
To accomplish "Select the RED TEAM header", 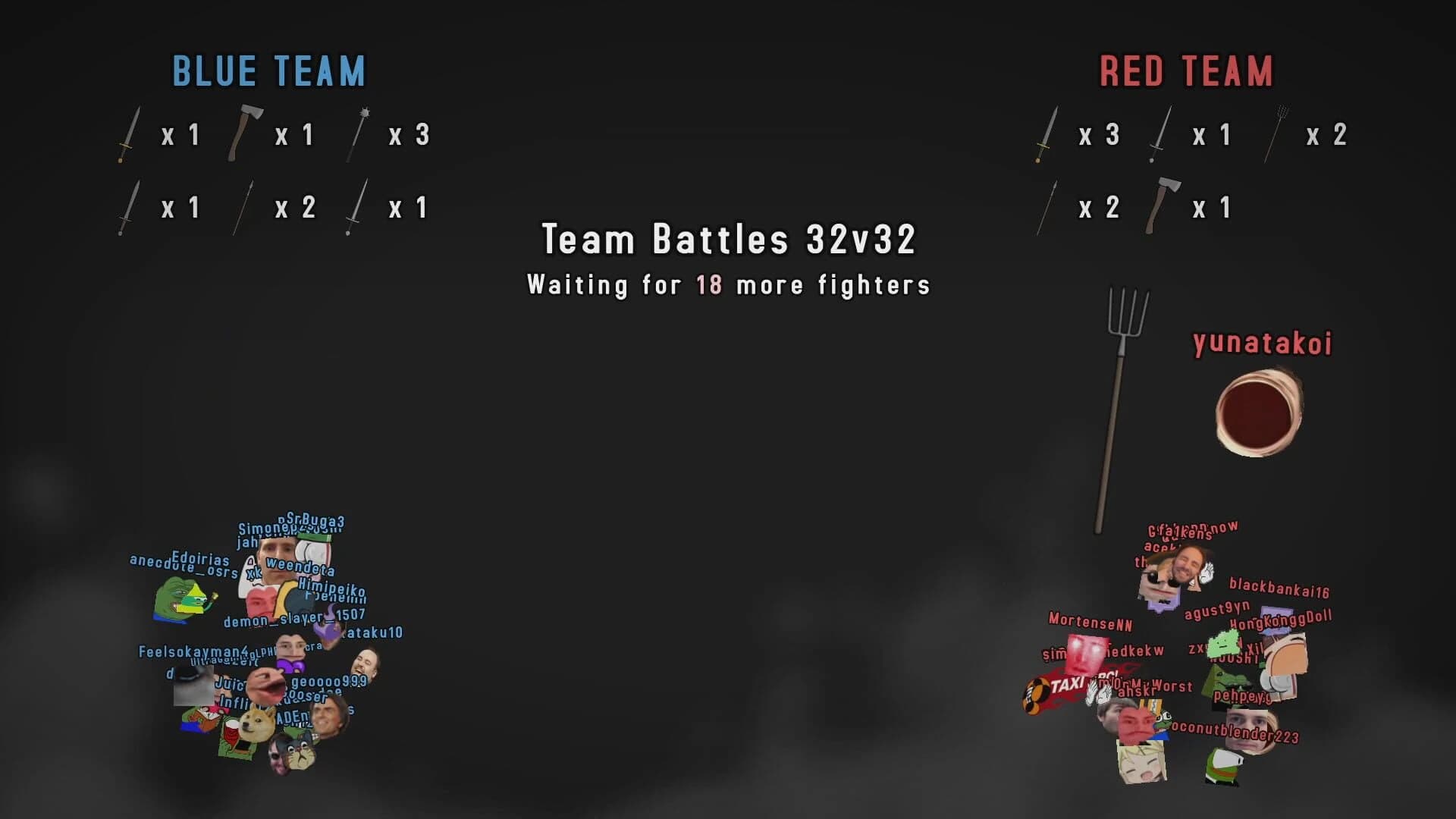I will 1185,72.
